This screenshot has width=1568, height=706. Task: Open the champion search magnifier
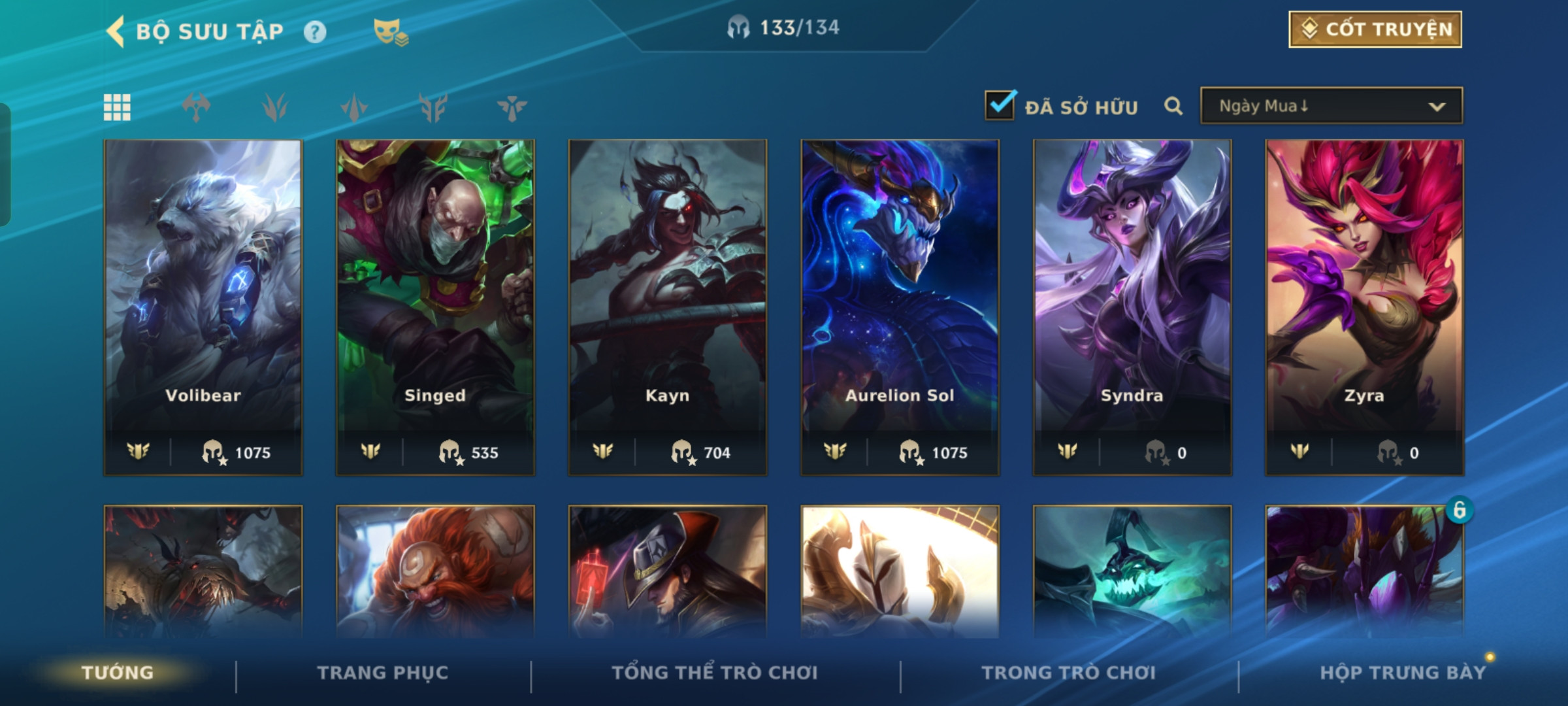[1173, 106]
